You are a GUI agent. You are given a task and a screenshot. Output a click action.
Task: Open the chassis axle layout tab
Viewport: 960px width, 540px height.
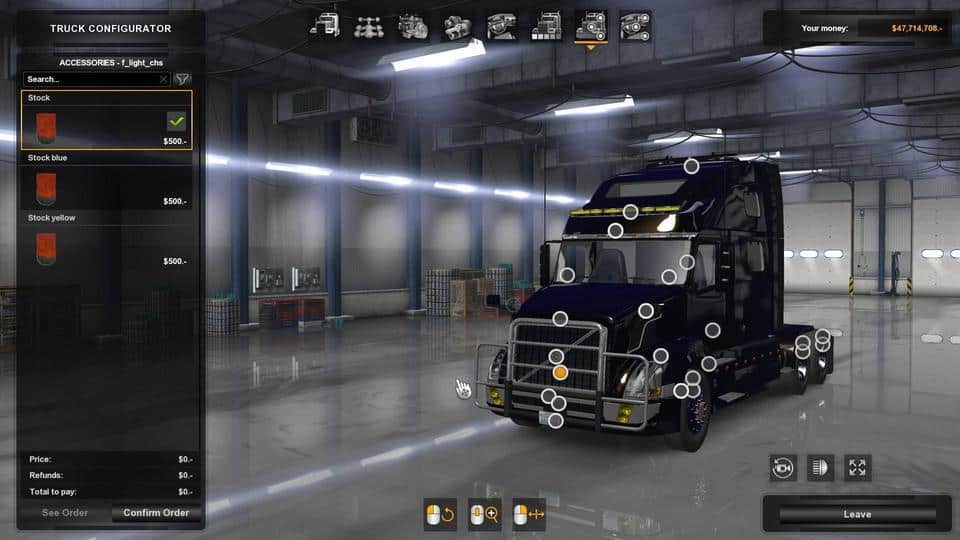369,25
